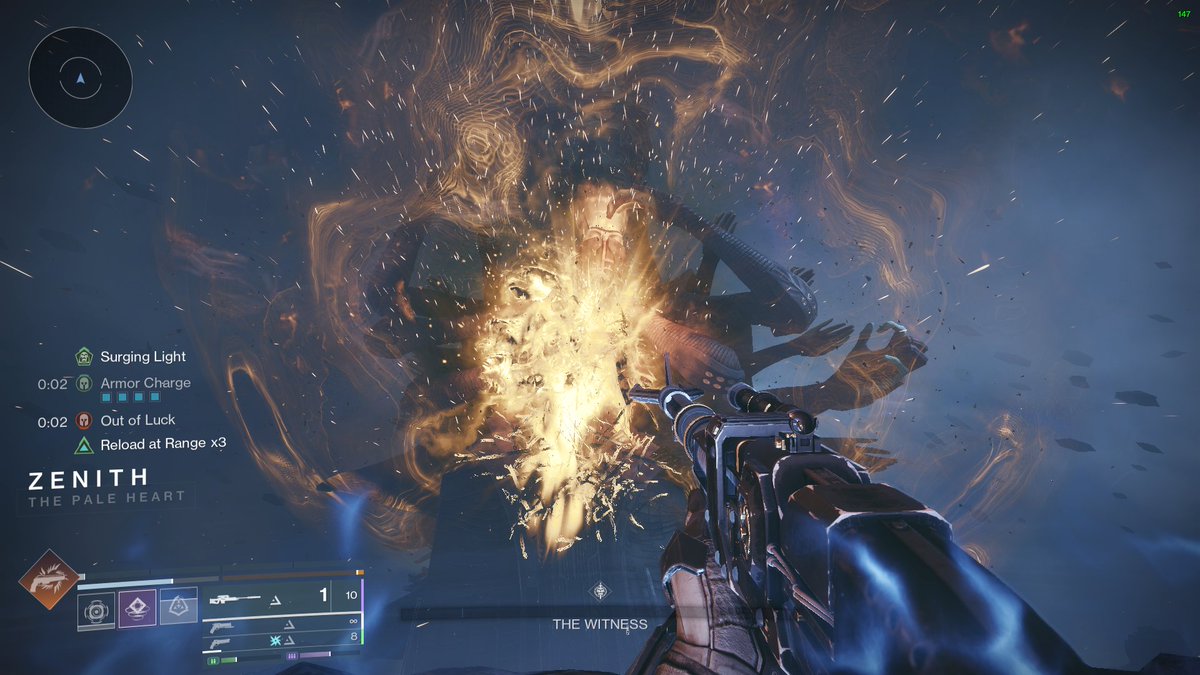
Task: Select the grenade ability icon
Action: 96,608
